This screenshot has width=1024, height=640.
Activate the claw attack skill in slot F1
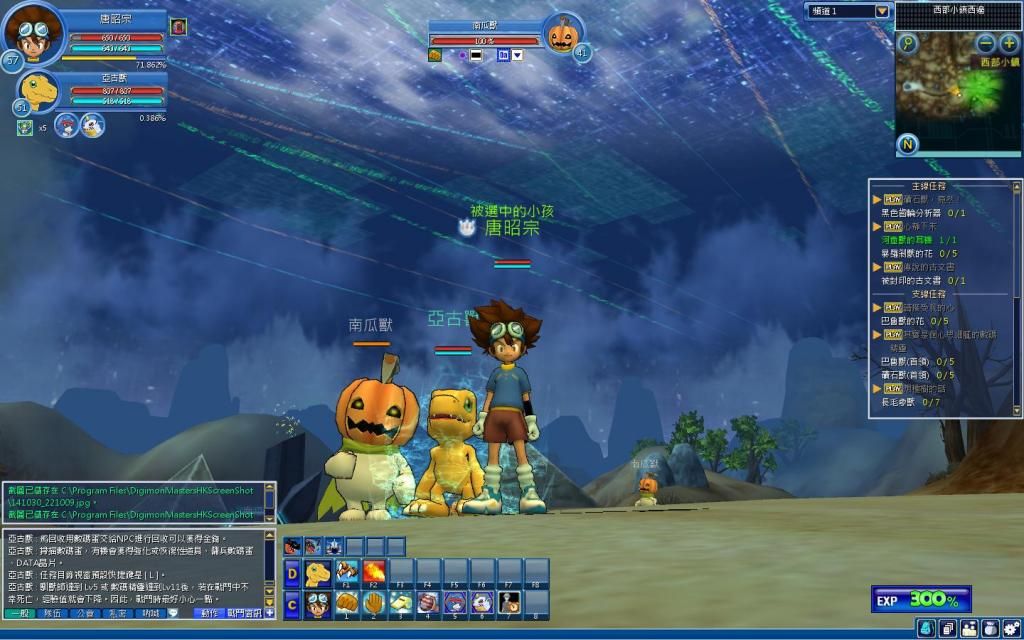(346, 573)
